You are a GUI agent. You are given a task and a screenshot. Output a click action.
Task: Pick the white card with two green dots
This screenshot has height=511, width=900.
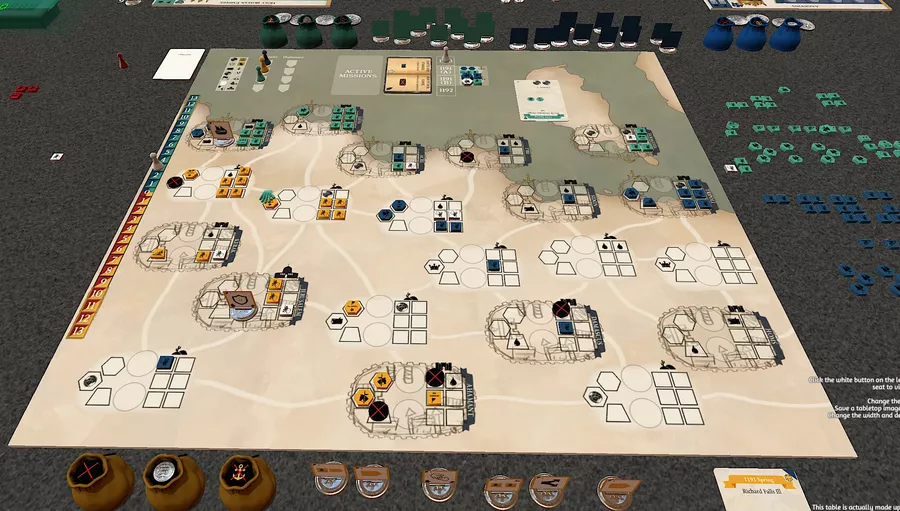tap(538, 98)
